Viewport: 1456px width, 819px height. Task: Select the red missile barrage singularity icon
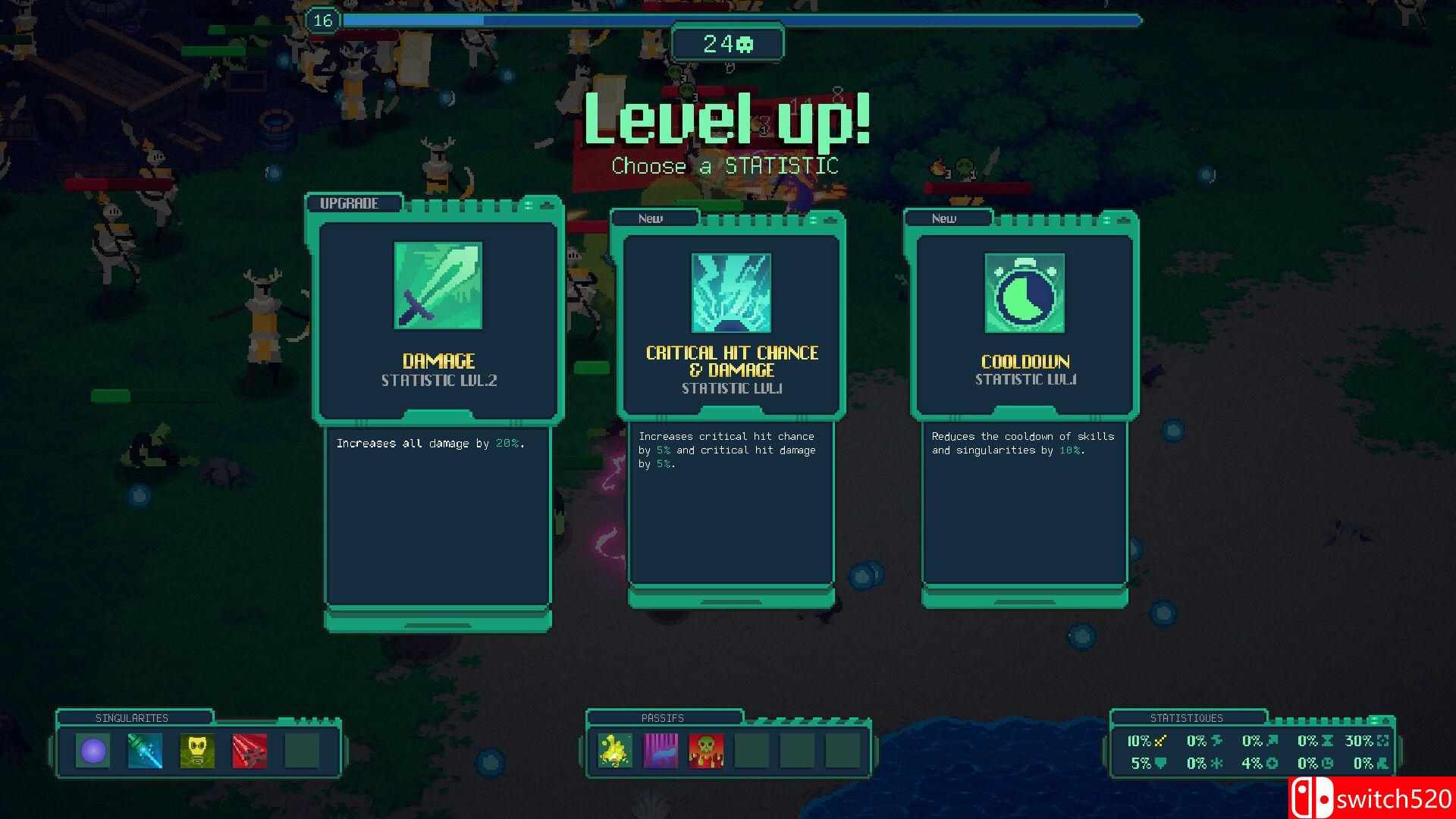coord(249,751)
